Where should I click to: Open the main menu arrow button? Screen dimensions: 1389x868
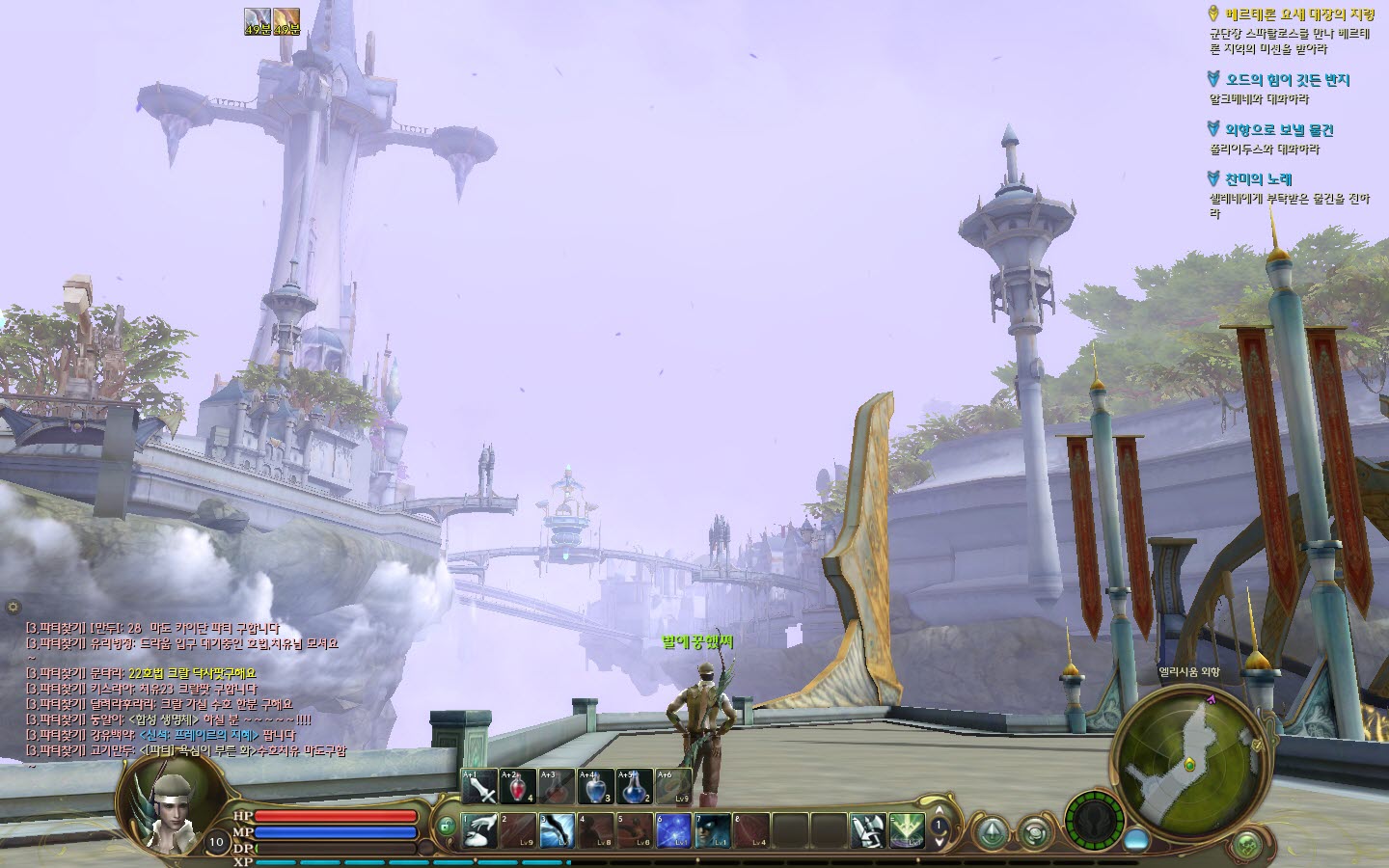tap(993, 831)
